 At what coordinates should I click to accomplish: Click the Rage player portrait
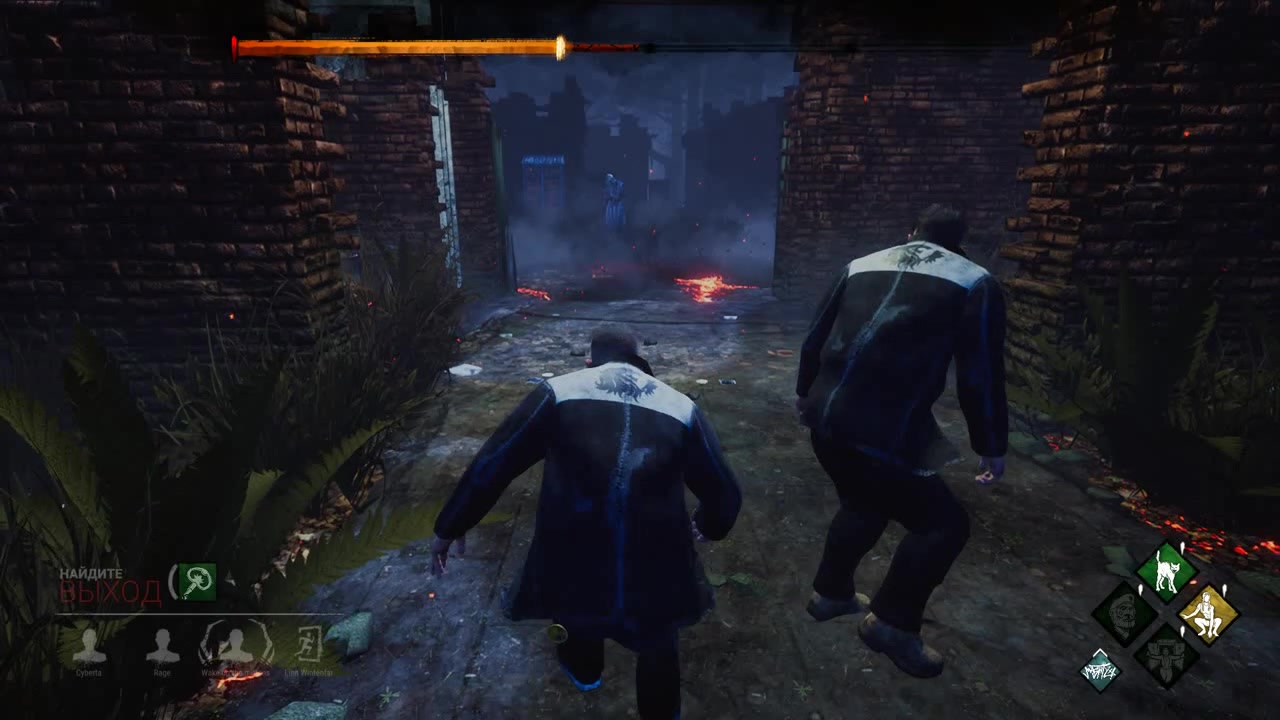click(x=161, y=647)
